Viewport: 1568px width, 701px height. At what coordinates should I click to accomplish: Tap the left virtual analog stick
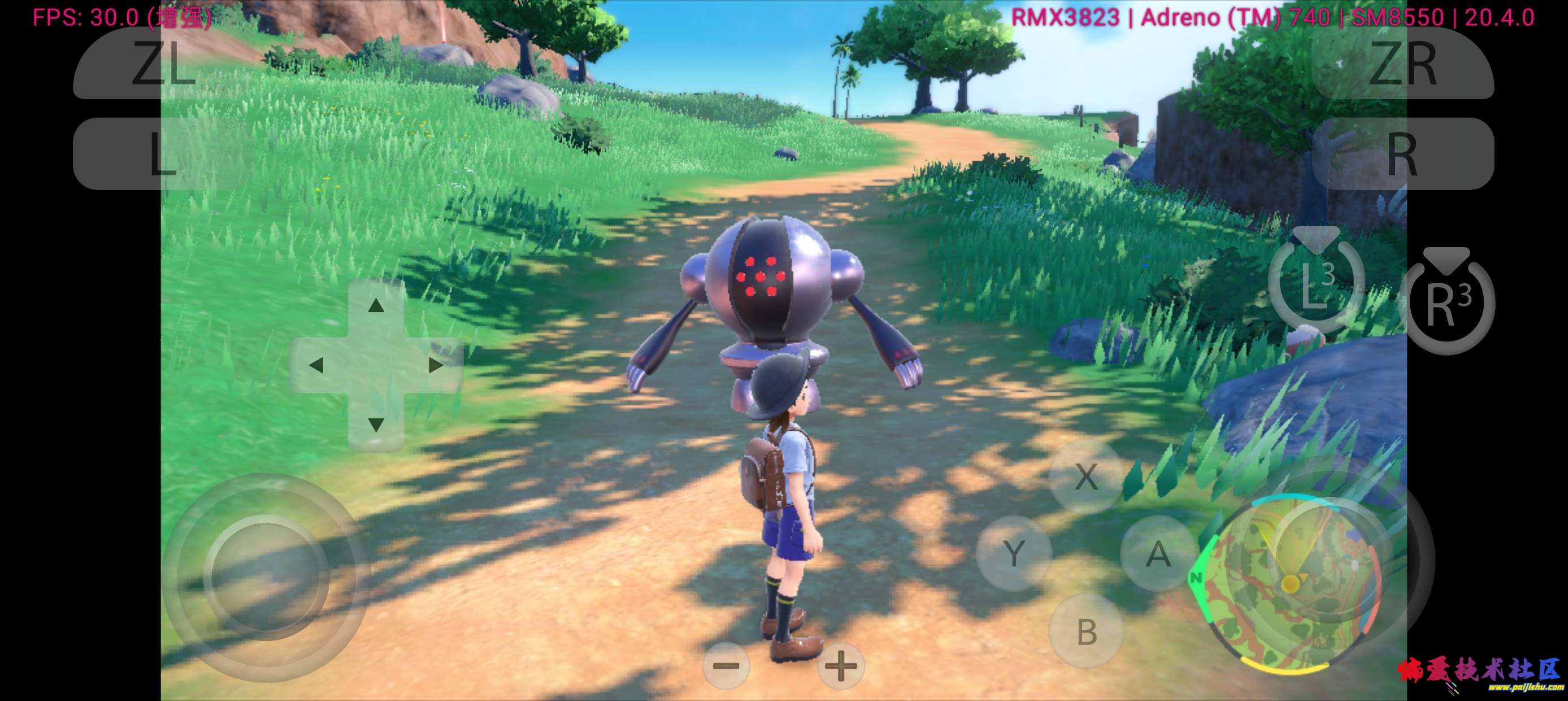click(266, 577)
